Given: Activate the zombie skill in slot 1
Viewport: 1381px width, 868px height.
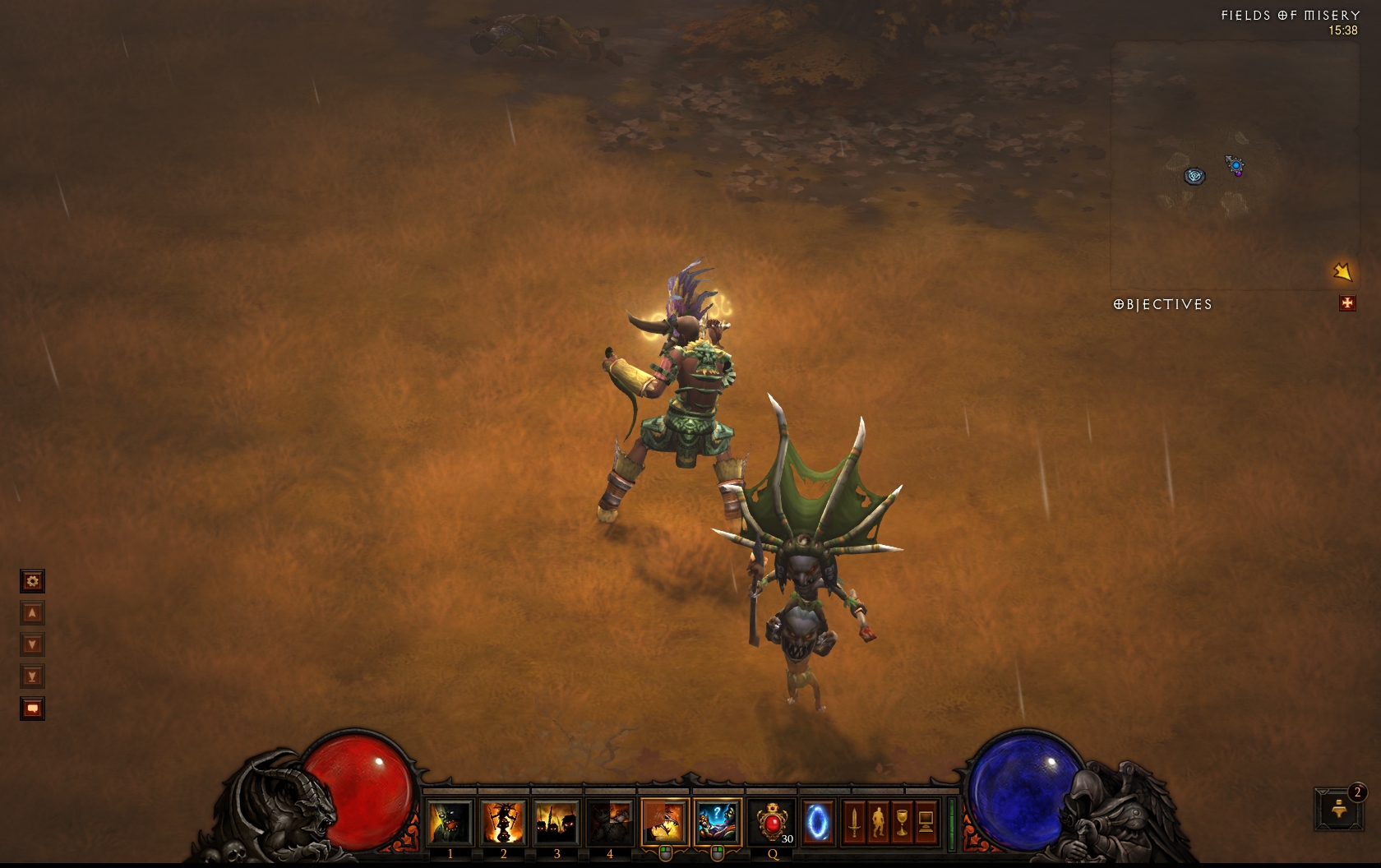Looking at the screenshot, I should click(450, 822).
